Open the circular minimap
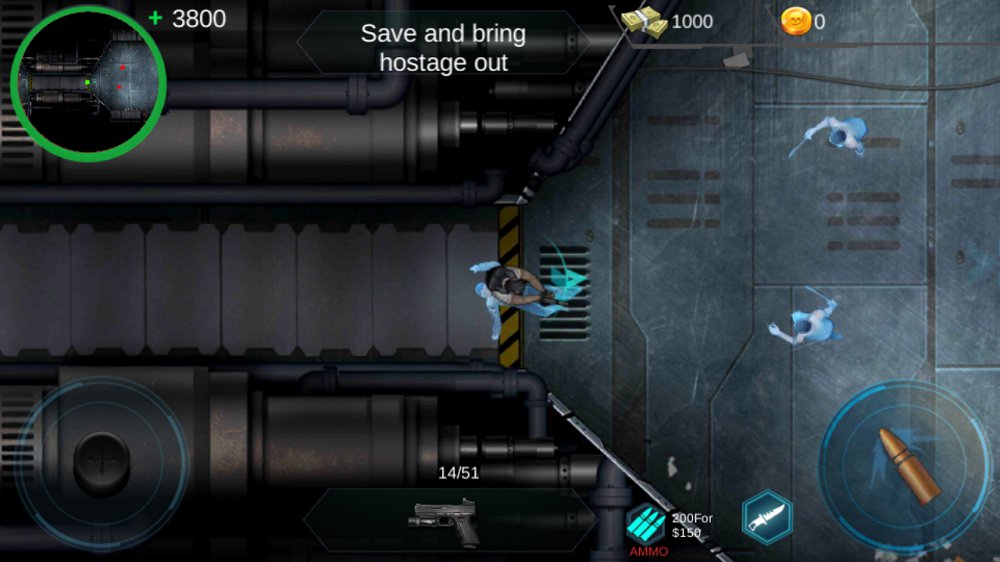The width and height of the screenshot is (1000, 562). pyautogui.click(x=88, y=83)
